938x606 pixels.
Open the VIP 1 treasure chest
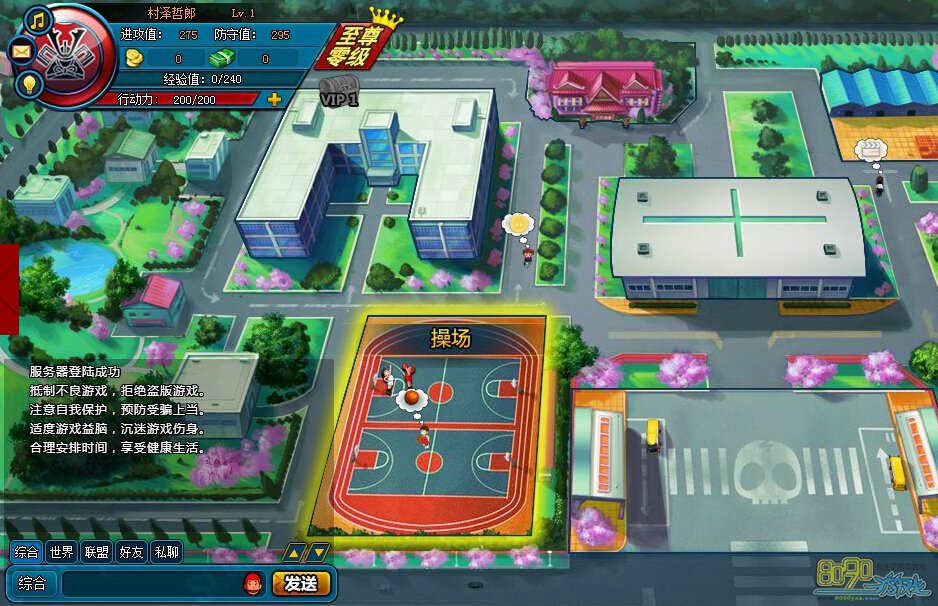(x=340, y=89)
